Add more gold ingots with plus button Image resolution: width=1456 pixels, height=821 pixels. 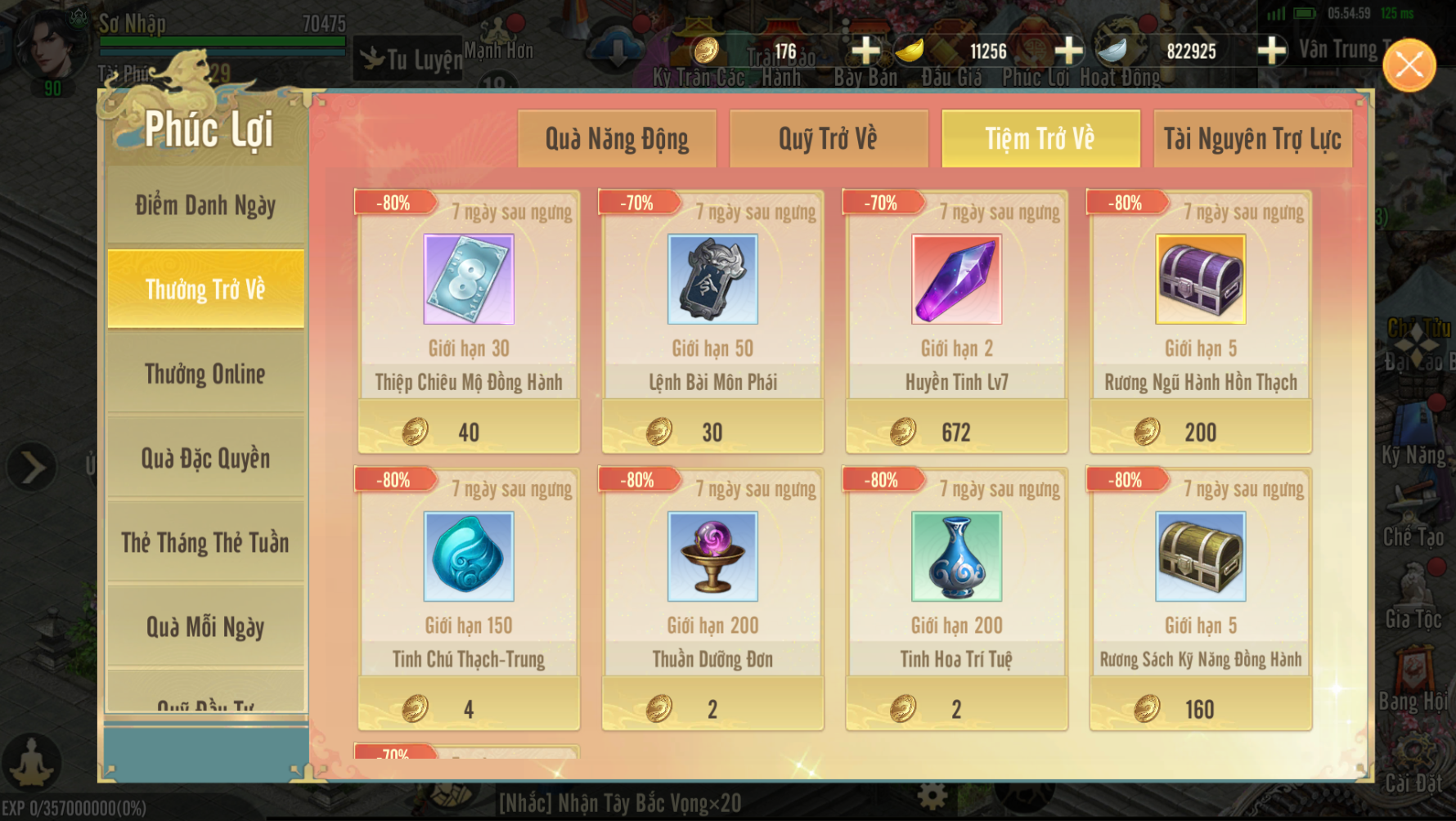coord(1068,51)
